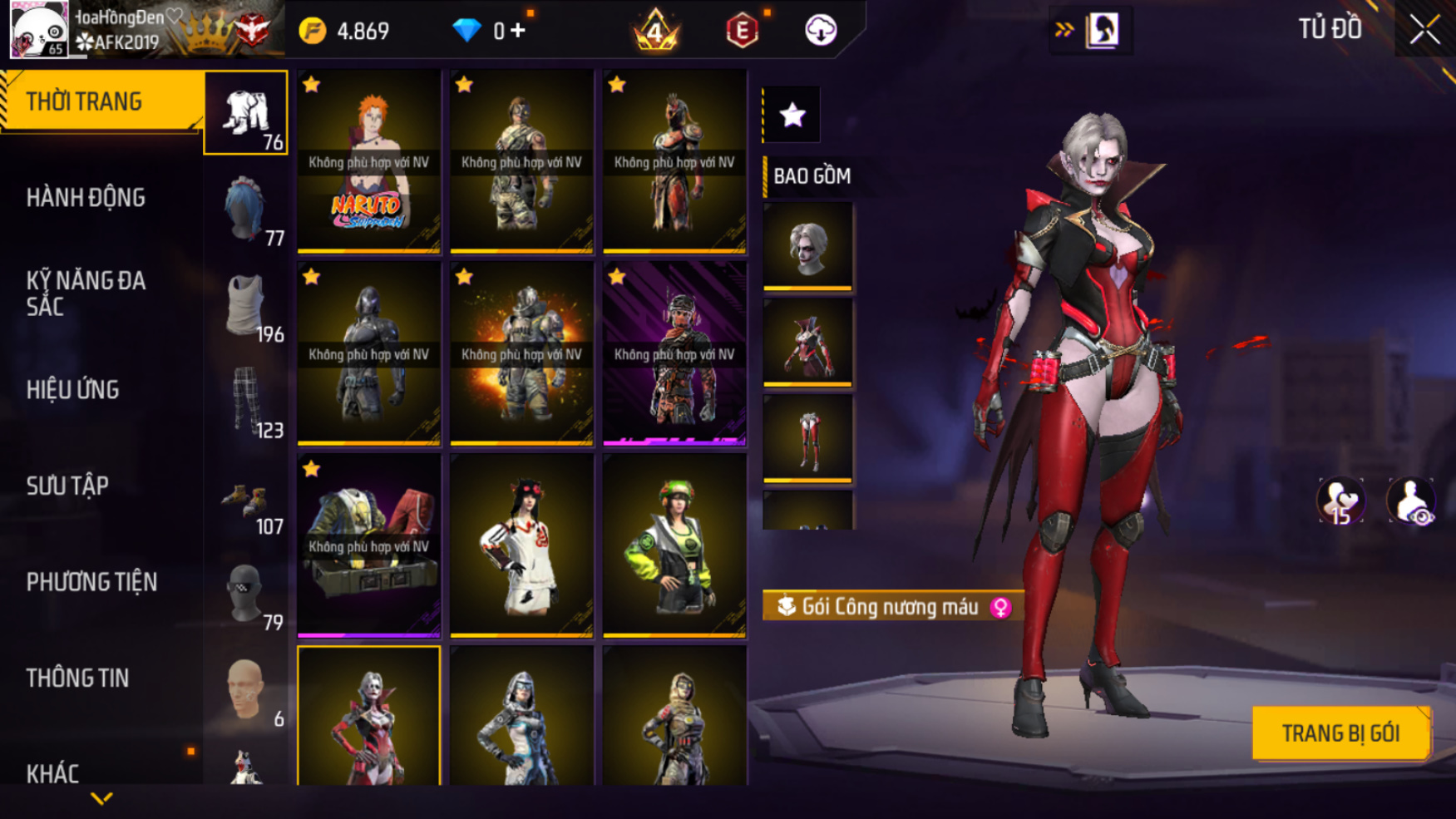Image resolution: width=1456 pixels, height=819 pixels.
Task: Go to the PHƯƠNG TIỆN tab
Action: (x=91, y=582)
